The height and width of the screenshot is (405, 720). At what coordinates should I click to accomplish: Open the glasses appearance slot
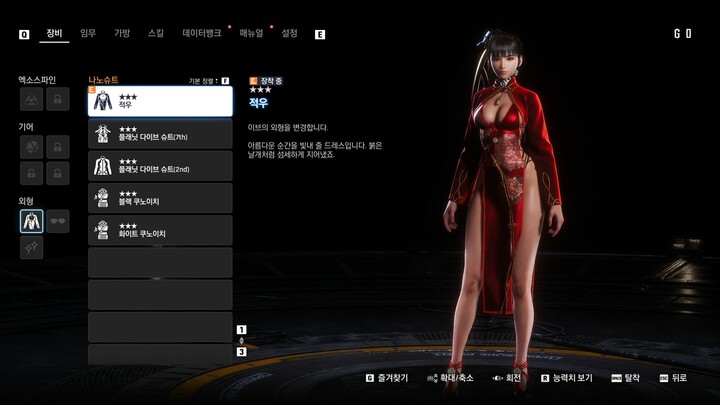click(x=58, y=221)
